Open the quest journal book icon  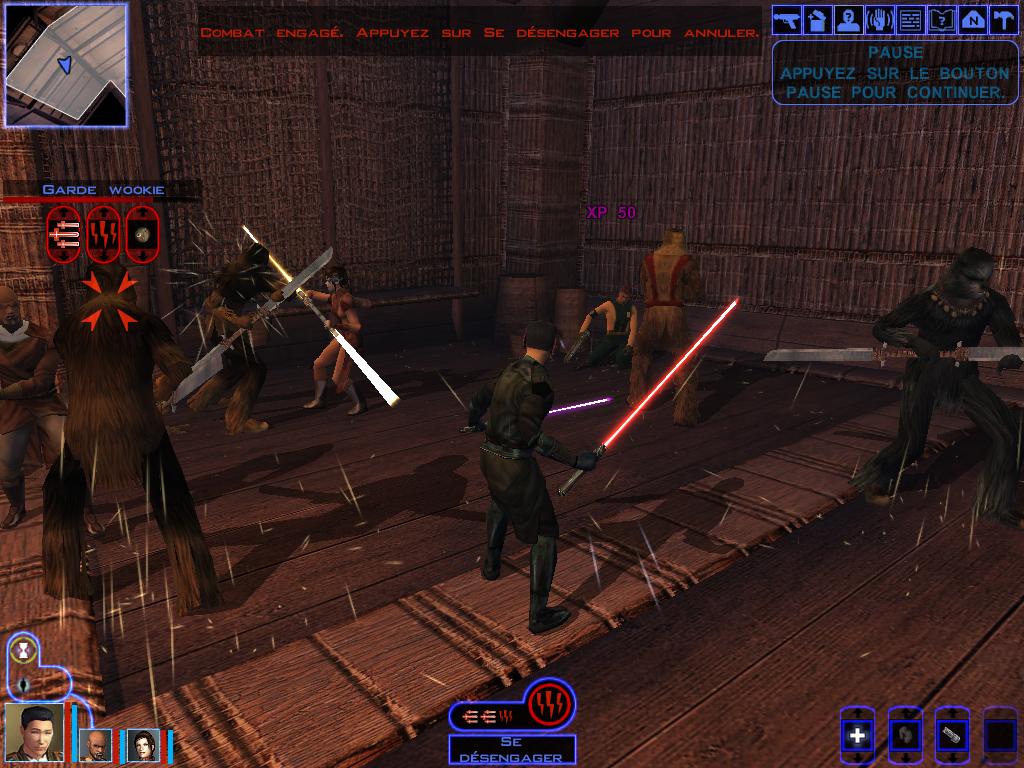pyautogui.click(x=941, y=19)
